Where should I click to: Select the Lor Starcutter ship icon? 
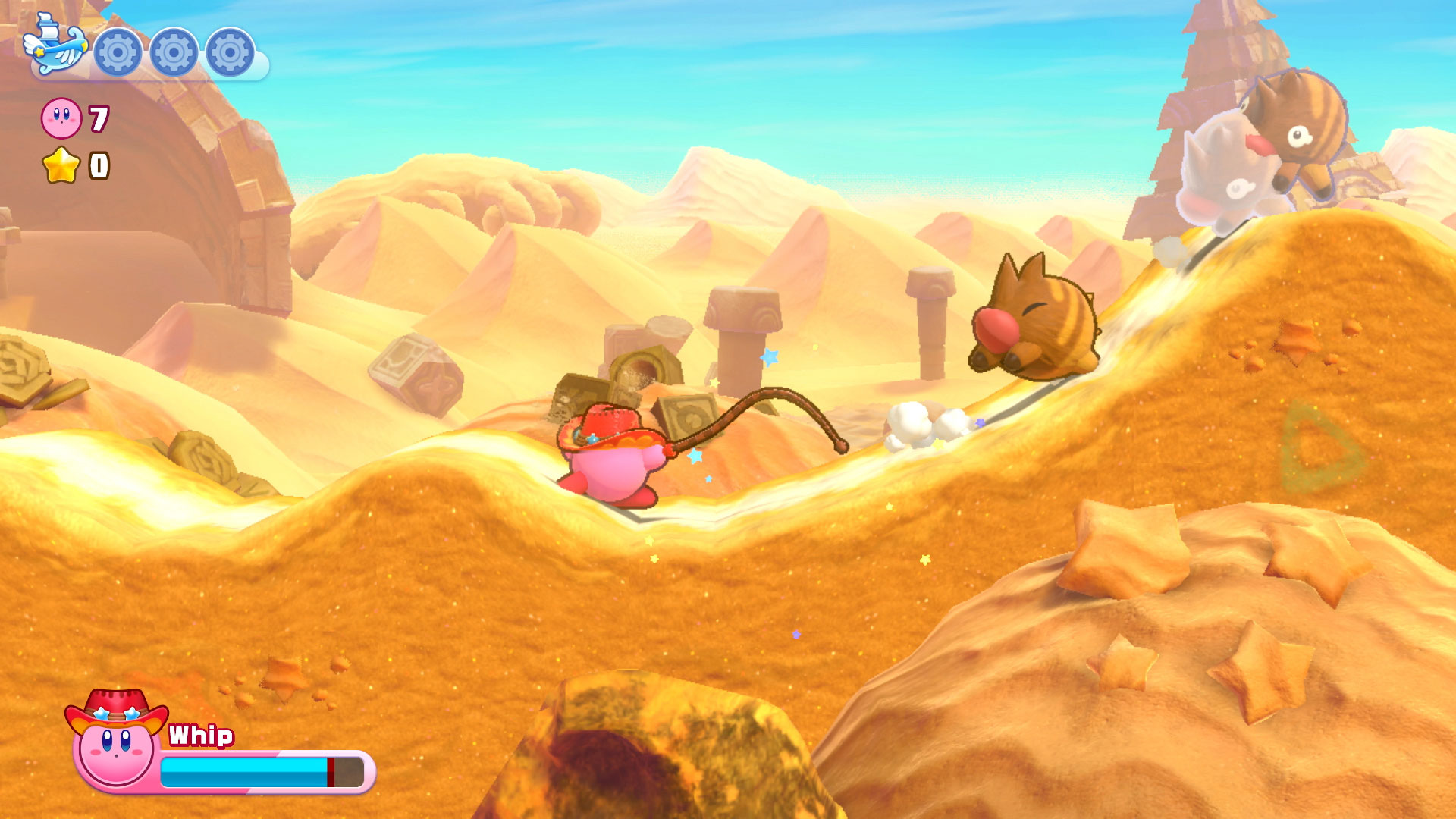54,47
